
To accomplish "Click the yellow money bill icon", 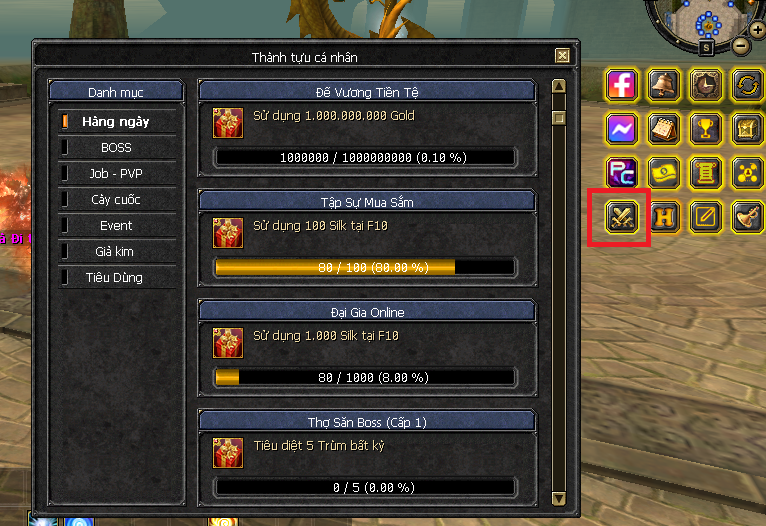I will coord(665,172).
